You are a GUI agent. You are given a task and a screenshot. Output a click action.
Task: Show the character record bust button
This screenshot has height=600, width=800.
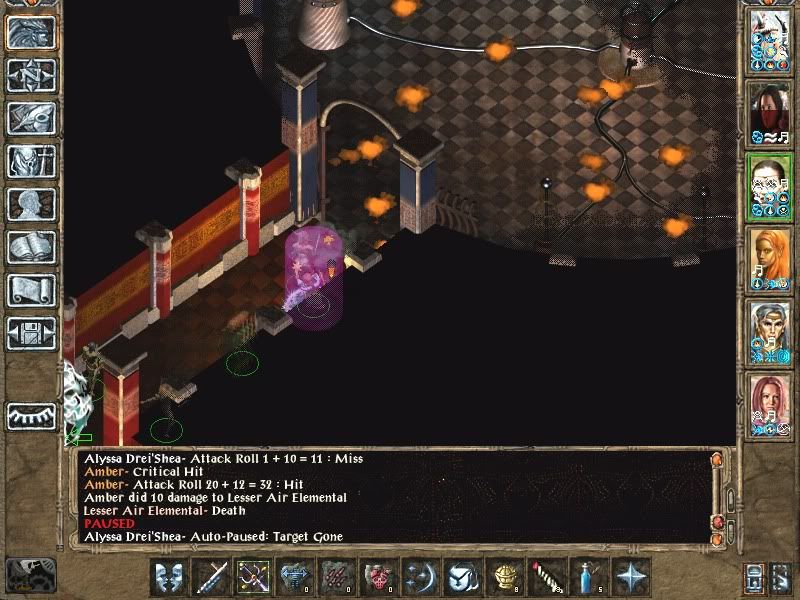point(31,204)
